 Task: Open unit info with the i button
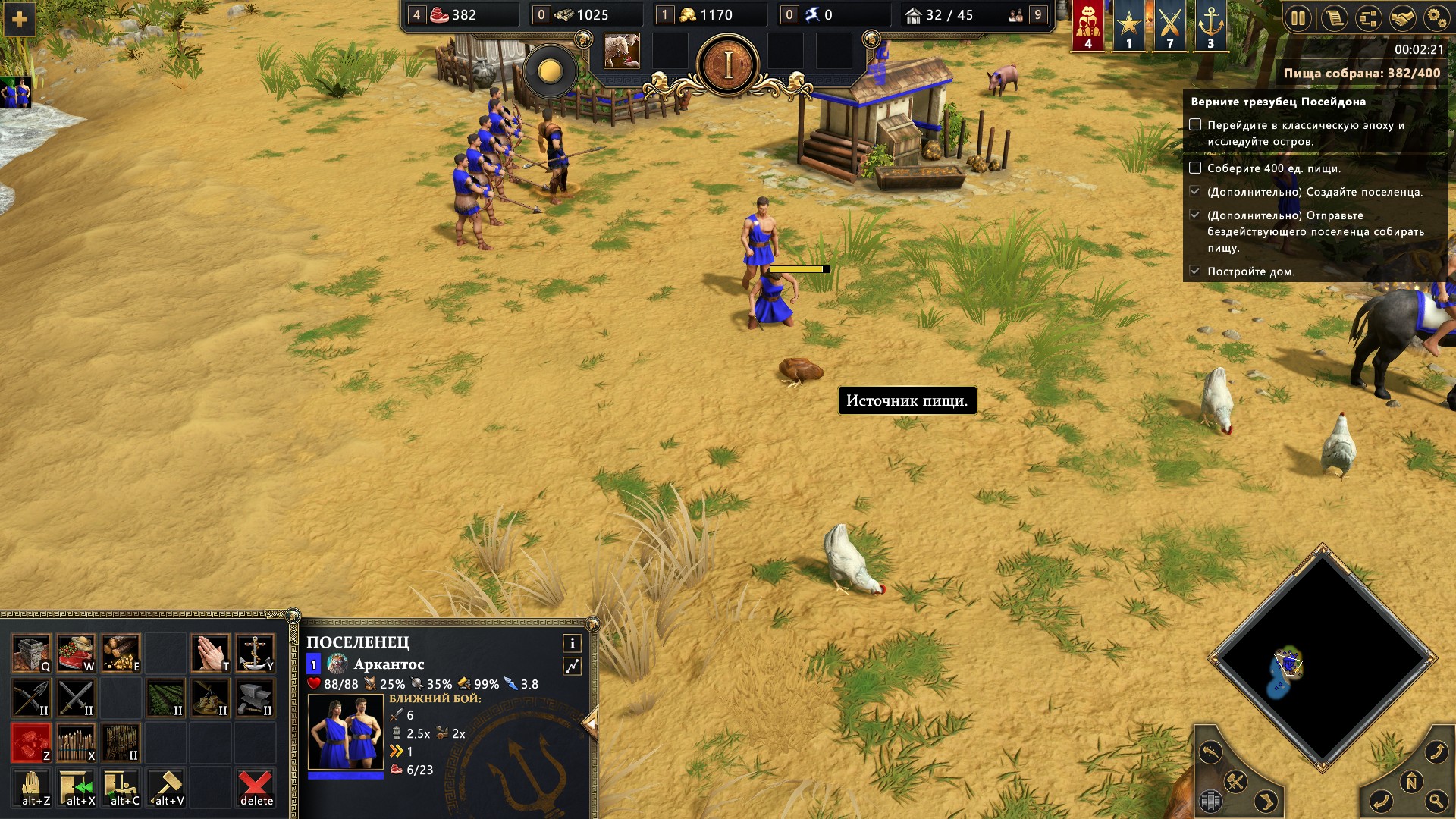572,643
